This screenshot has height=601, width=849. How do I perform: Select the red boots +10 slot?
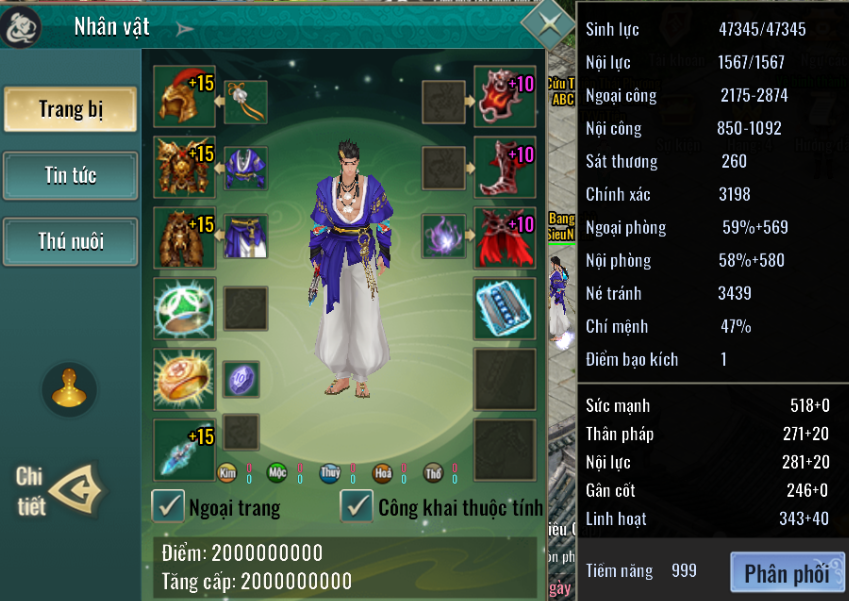tap(504, 167)
